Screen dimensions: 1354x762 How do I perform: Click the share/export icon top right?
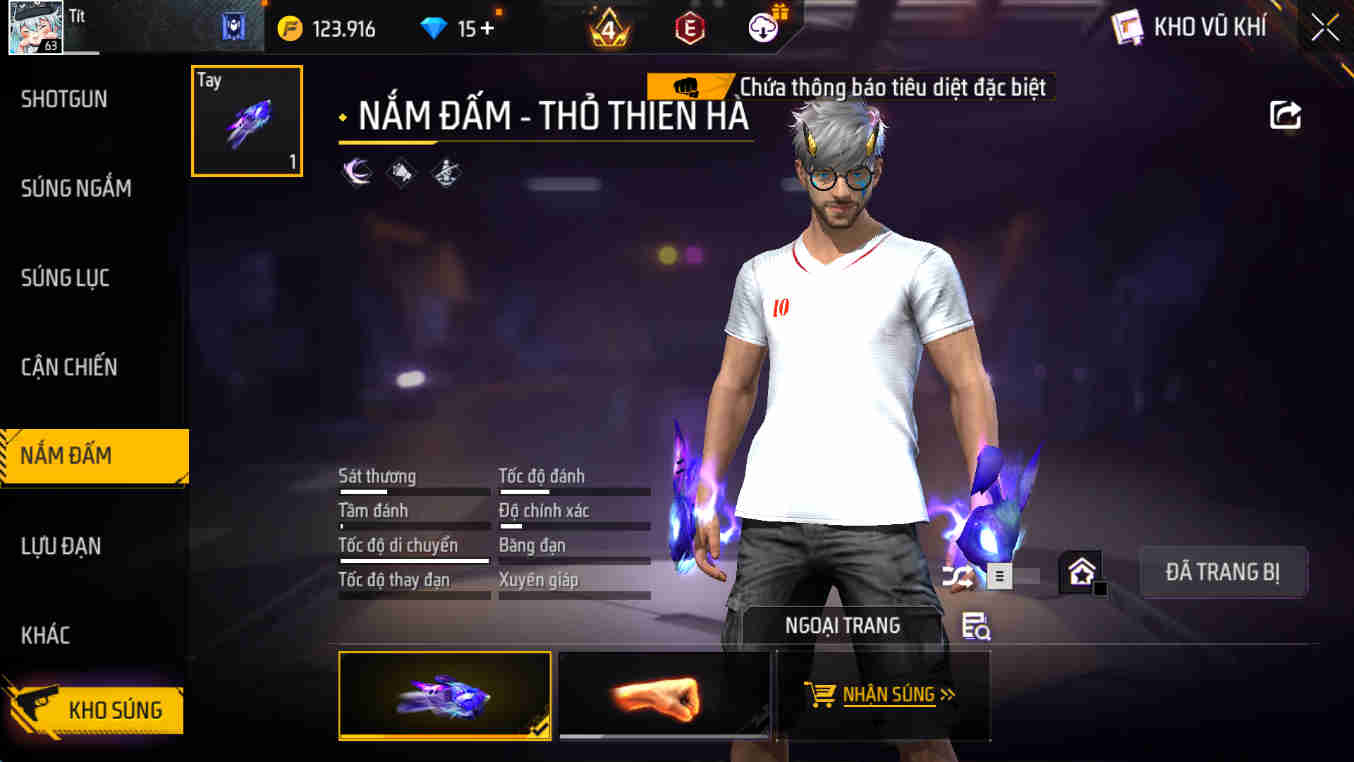(1286, 115)
